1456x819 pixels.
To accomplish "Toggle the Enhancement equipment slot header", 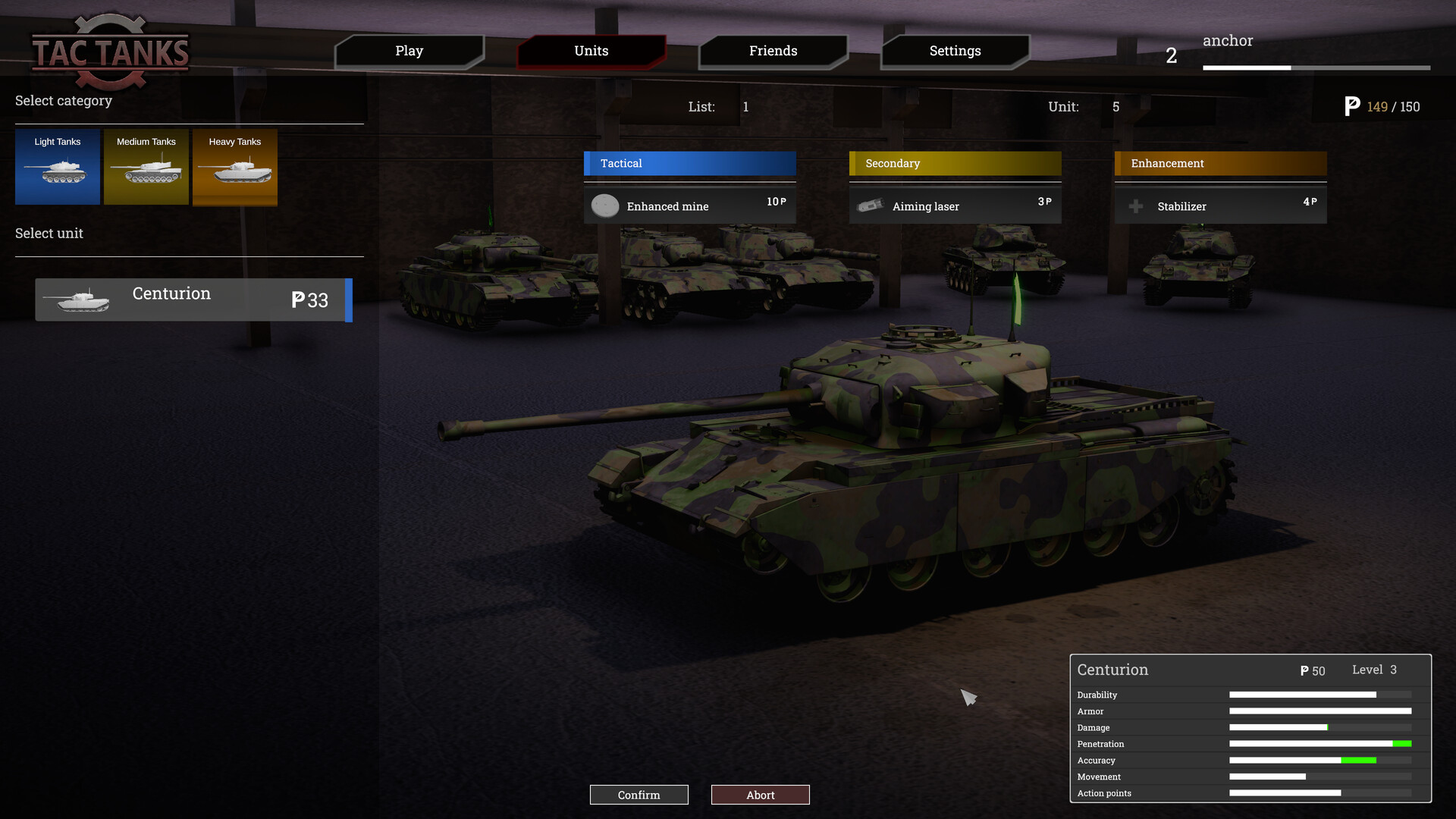I will 1220,163.
